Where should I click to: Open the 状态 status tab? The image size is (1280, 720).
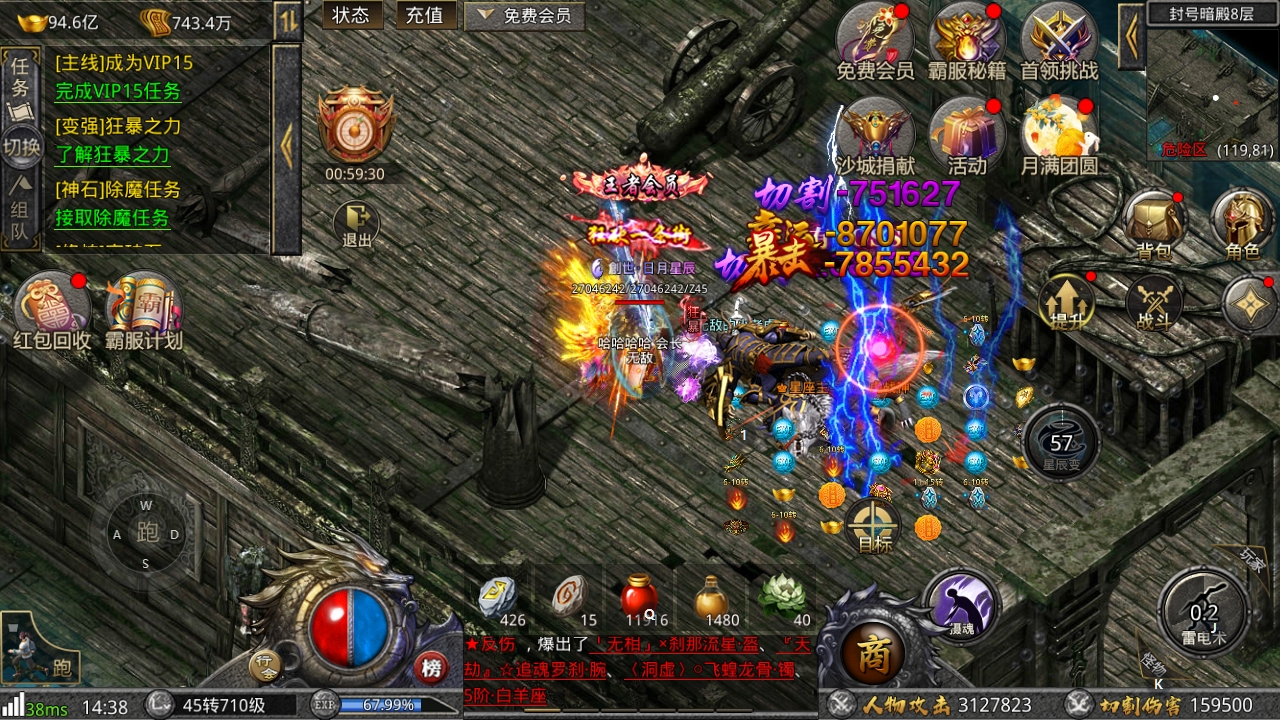click(351, 15)
